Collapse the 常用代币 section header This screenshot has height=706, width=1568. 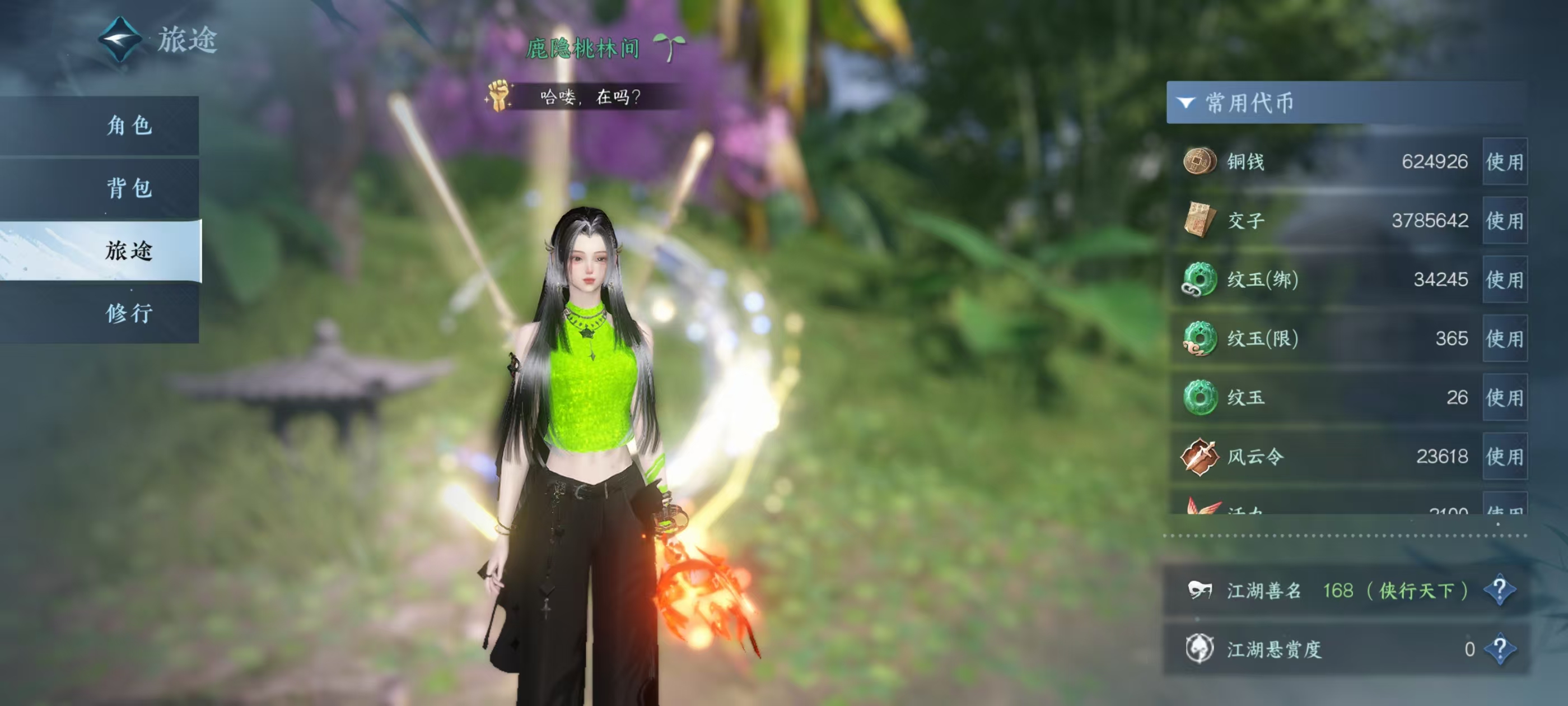1185,103
